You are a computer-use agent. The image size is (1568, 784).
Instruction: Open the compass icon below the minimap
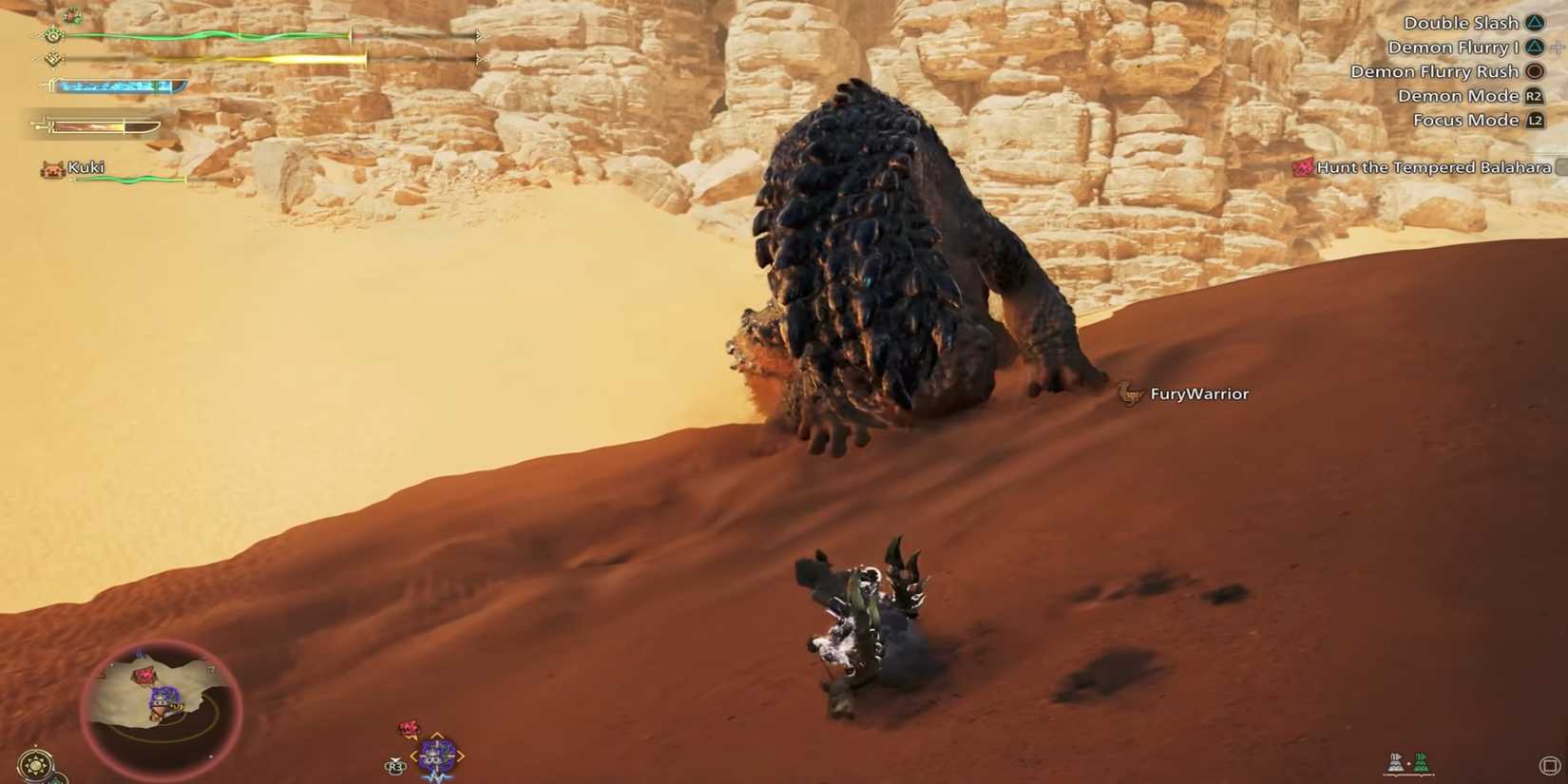click(35, 763)
